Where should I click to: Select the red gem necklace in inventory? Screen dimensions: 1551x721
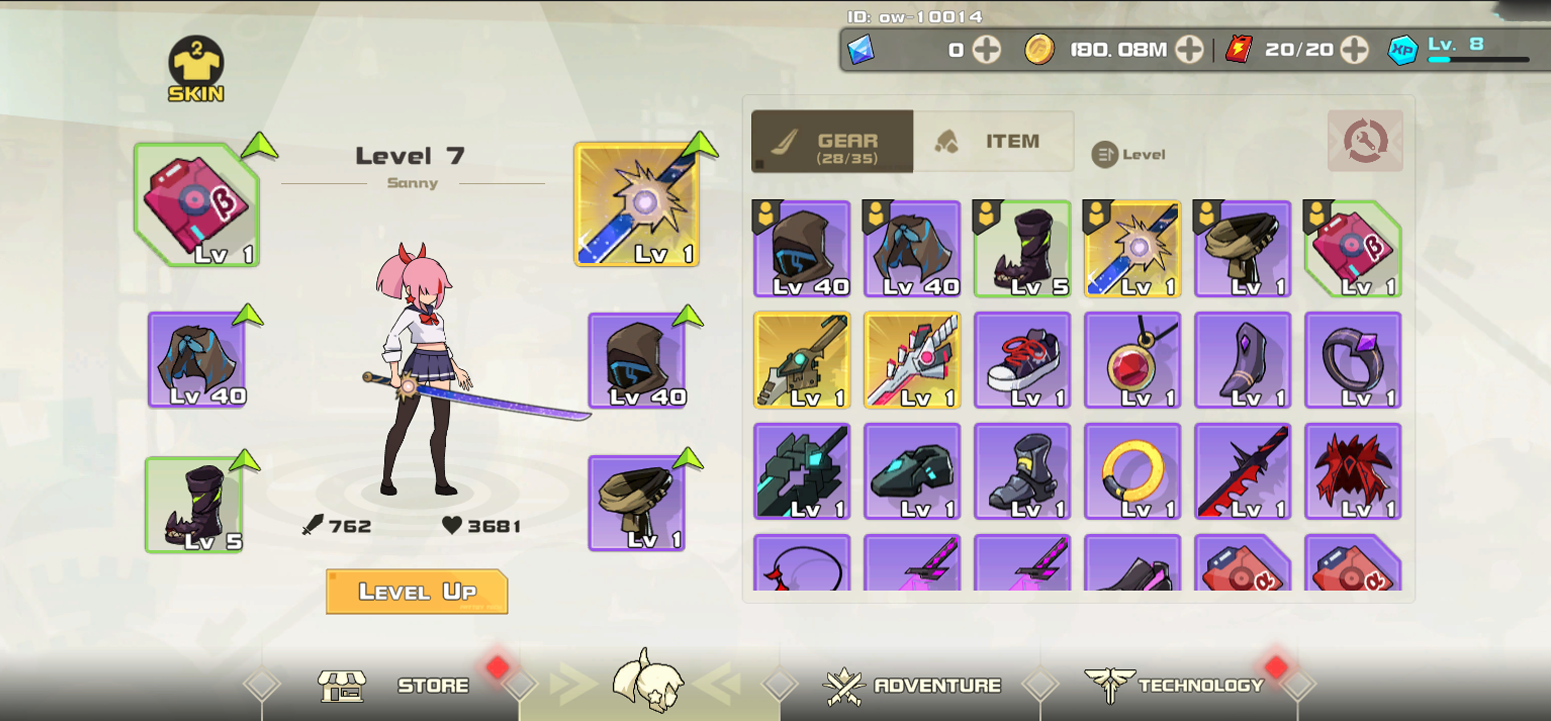pyautogui.click(x=1132, y=360)
